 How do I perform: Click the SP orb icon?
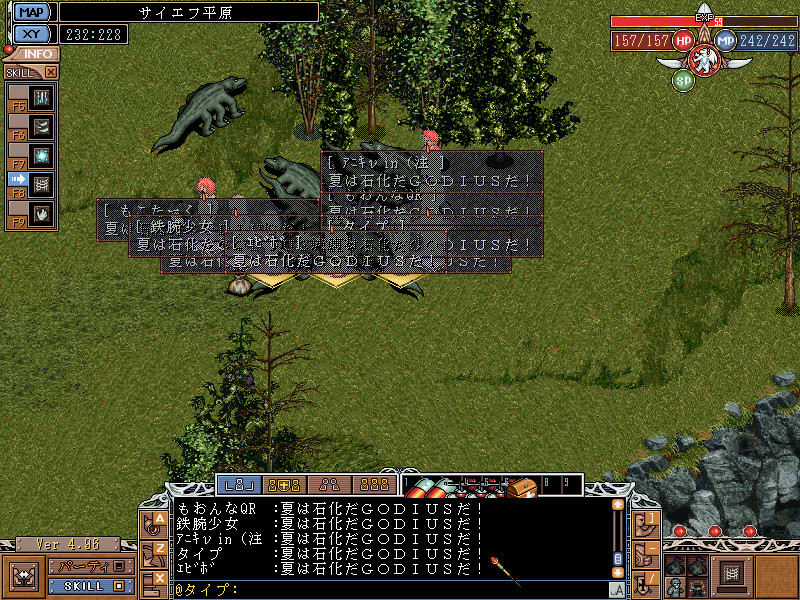pos(683,80)
